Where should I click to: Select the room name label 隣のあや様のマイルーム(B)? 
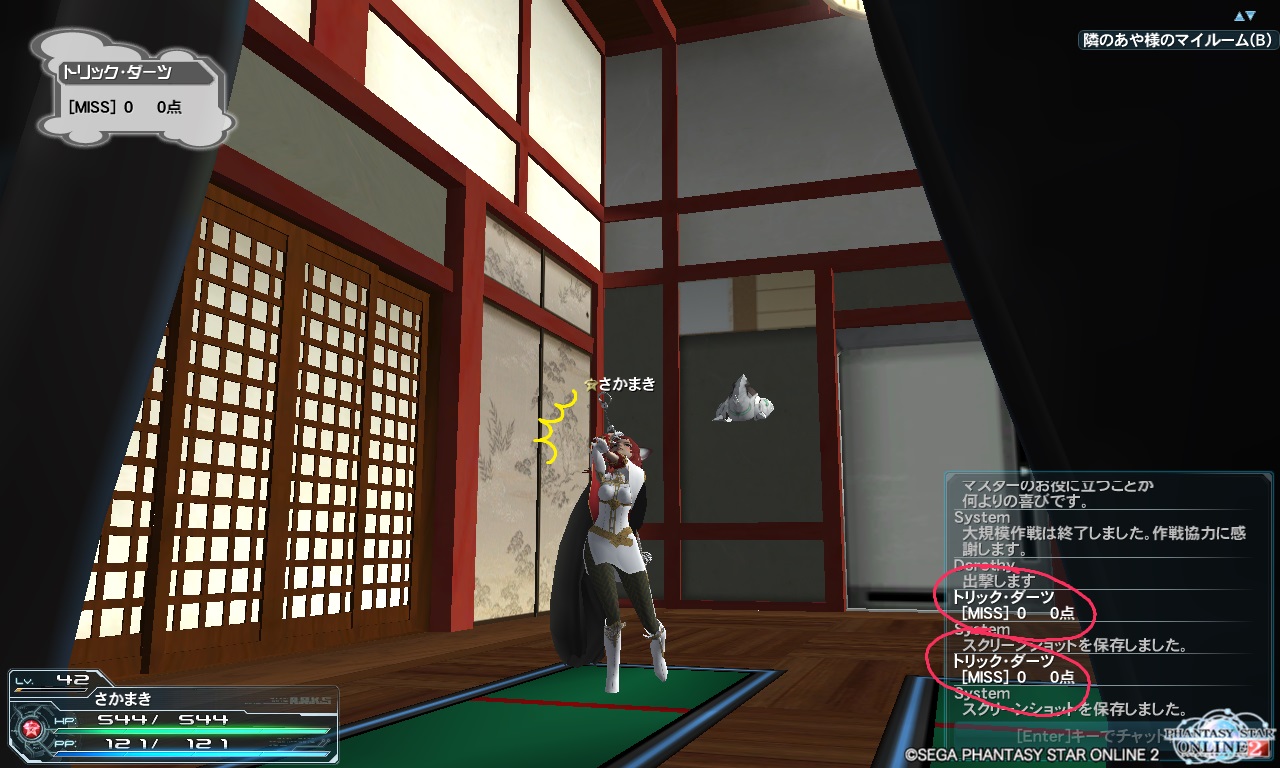coord(1178,41)
